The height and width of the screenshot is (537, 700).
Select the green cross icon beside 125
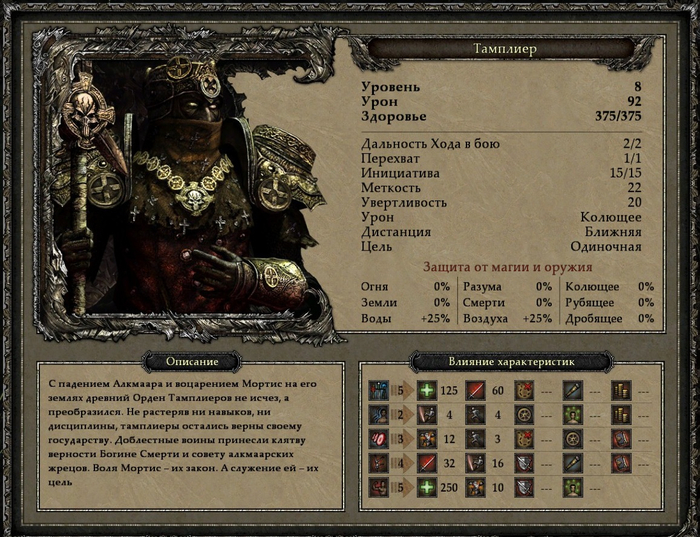(427, 391)
